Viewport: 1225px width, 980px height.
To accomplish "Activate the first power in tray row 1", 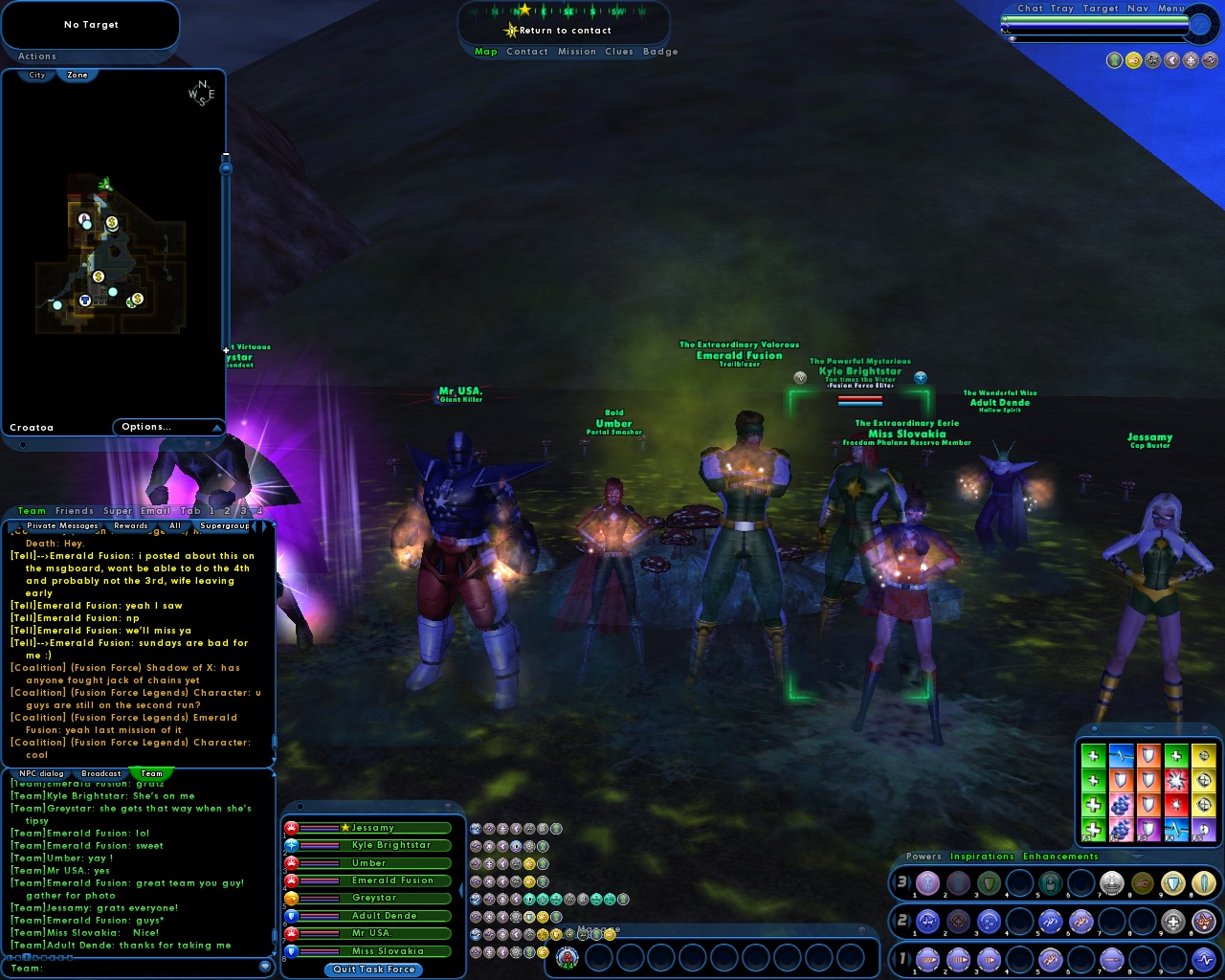I will tap(926, 958).
